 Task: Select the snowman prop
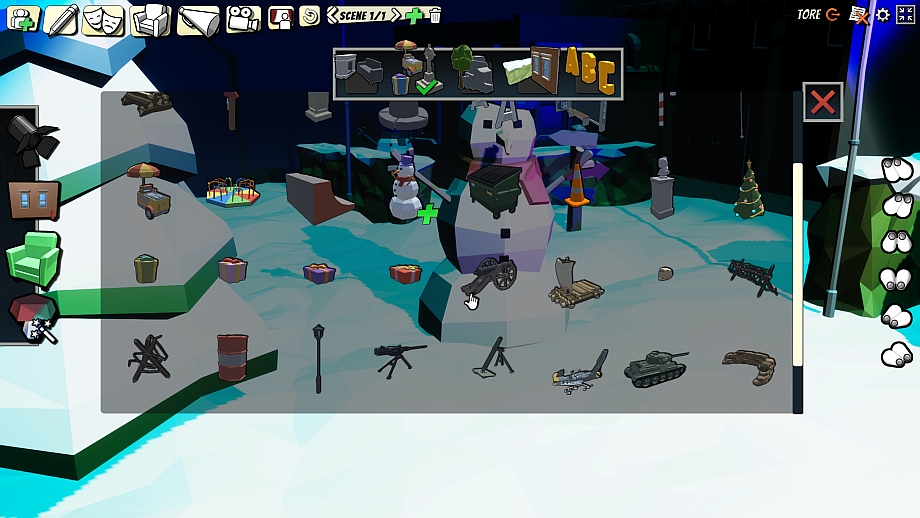[x=404, y=188]
